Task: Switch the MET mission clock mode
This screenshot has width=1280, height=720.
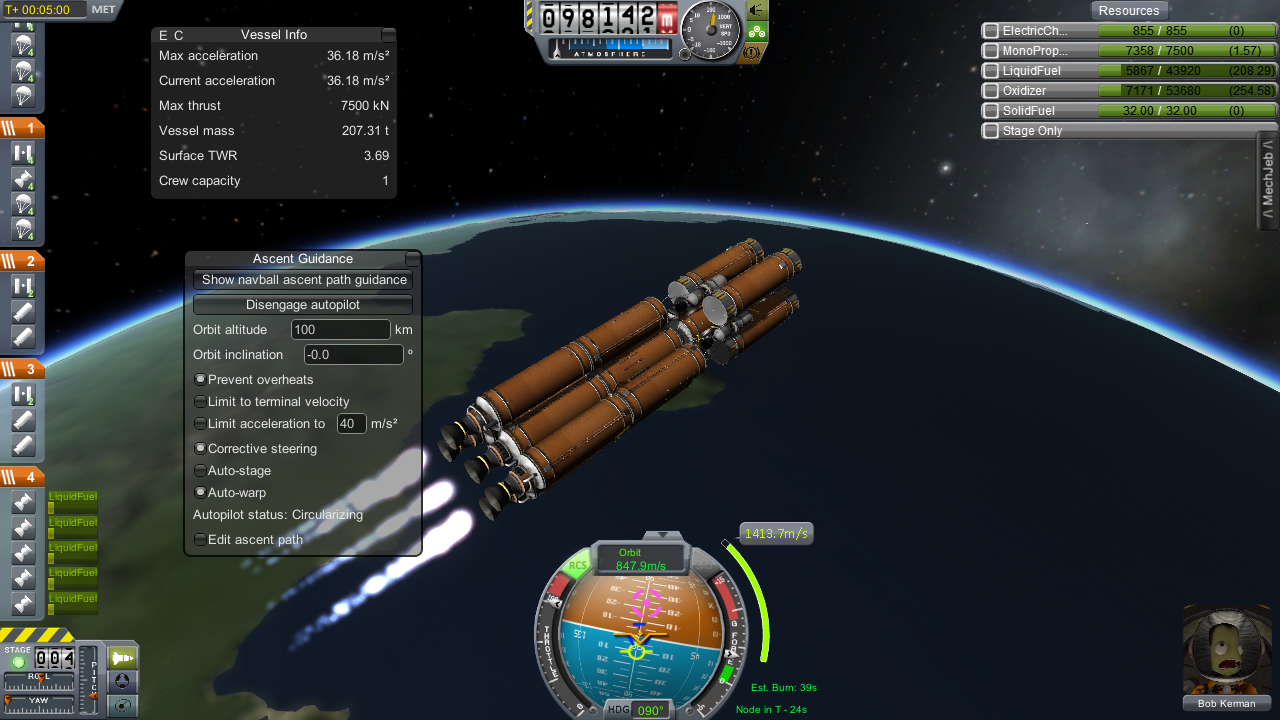Action: (103, 10)
